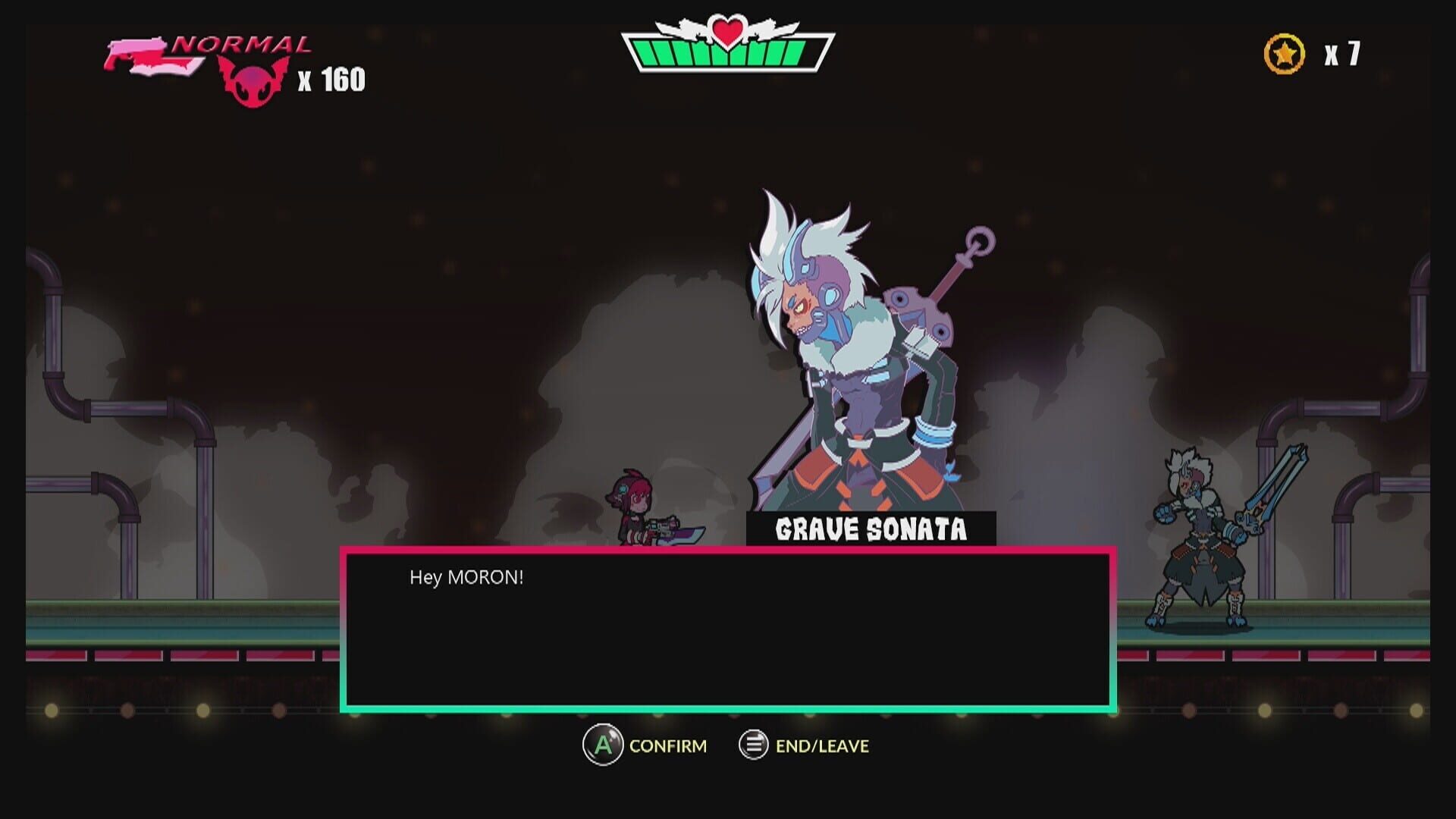The image size is (1456, 819).
Task: Click the hamburger menu icon beside END/LEAVE
Action: point(752,745)
